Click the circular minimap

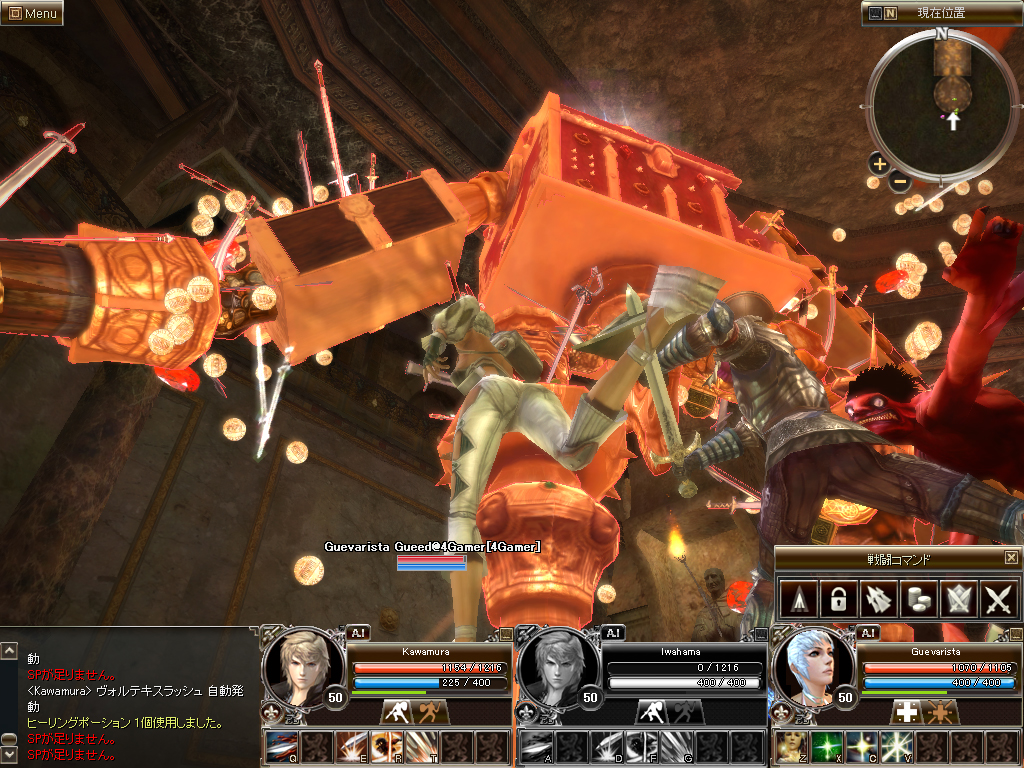point(941,105)
